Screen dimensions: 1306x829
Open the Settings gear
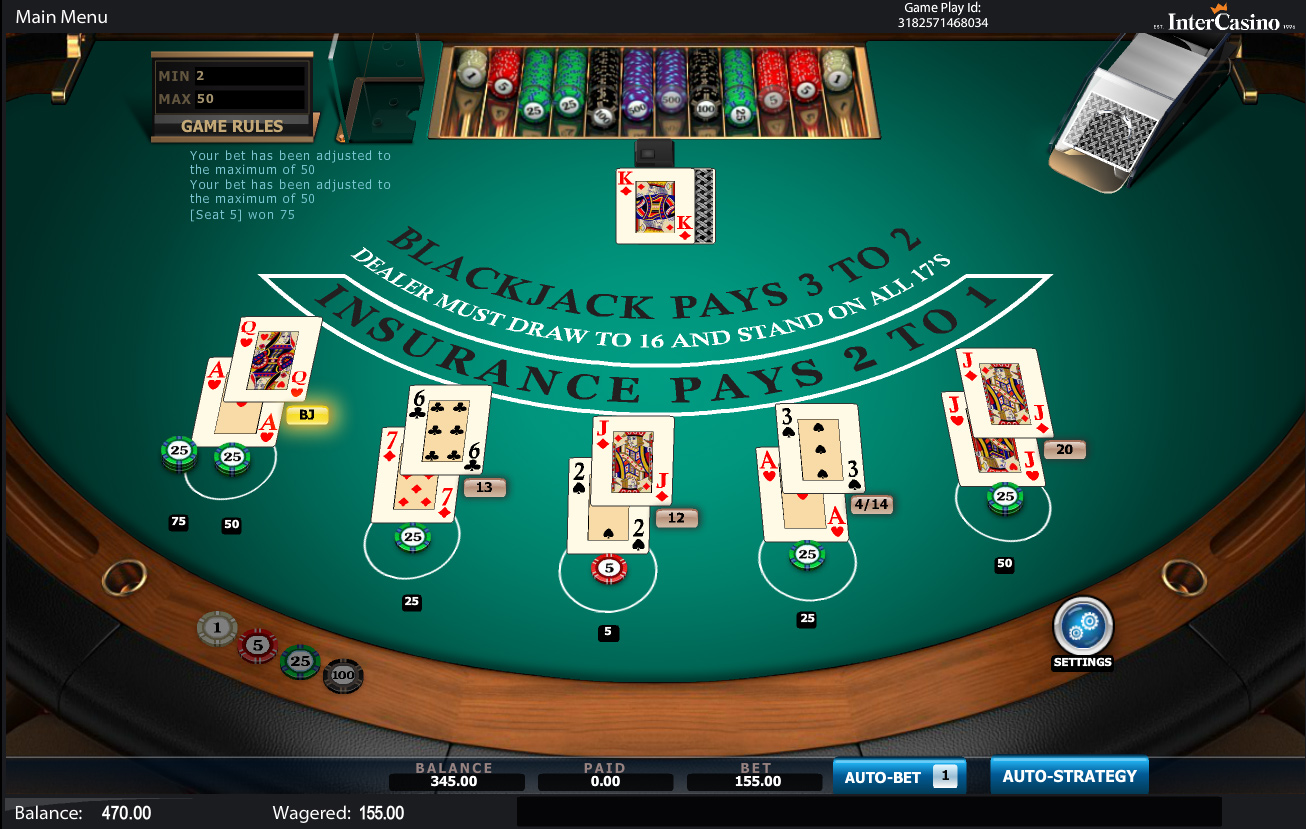coord(1083,627)
